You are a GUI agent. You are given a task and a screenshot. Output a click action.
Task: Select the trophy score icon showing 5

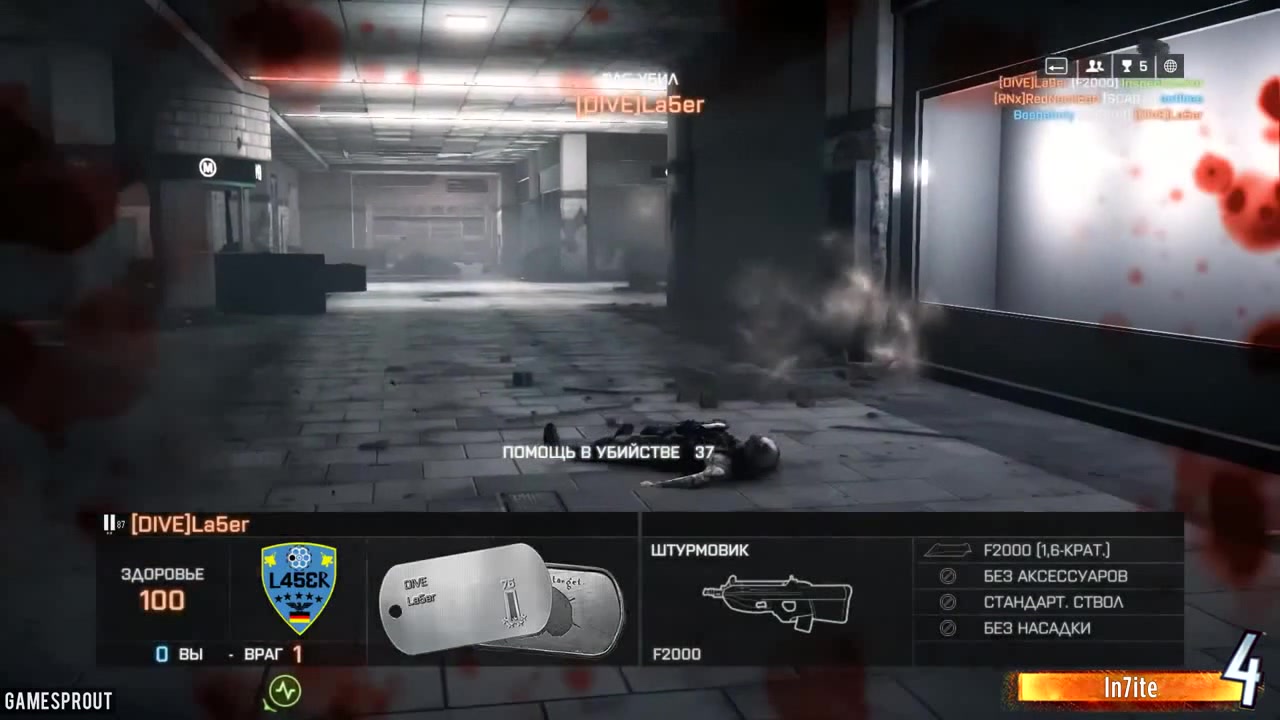click(x=1137, y=66)
